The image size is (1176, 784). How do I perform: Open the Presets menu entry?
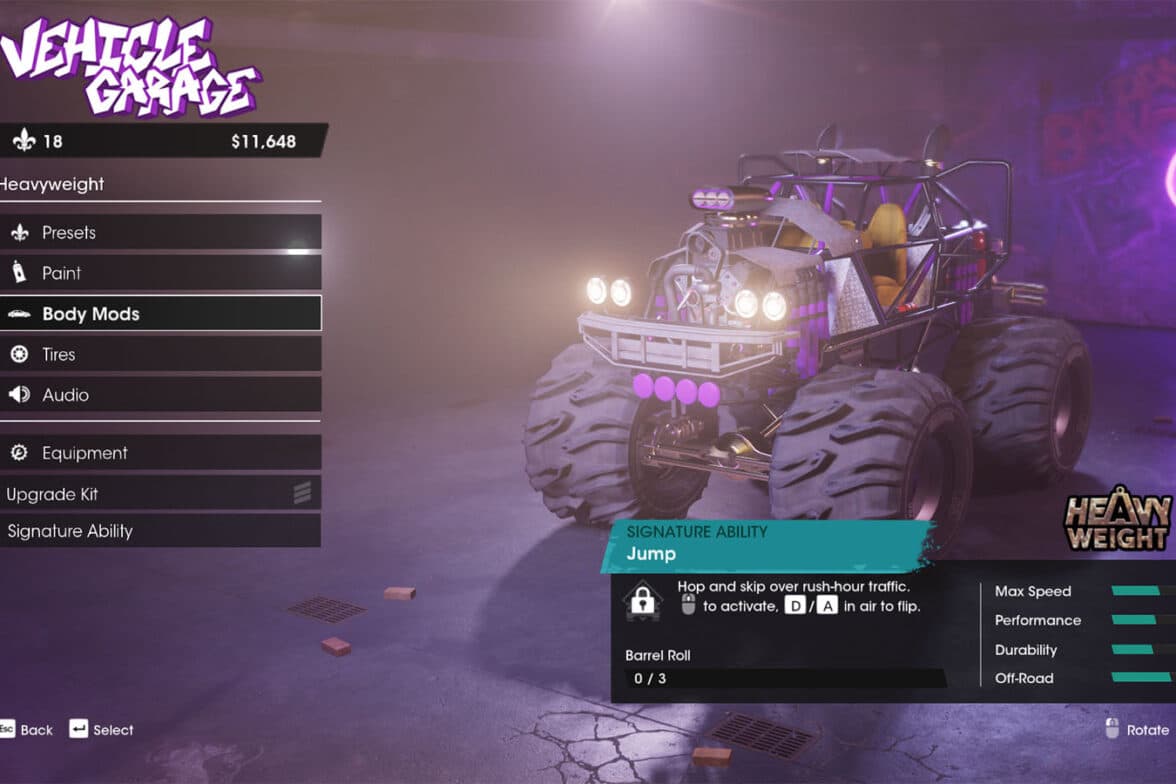pos(160,233)
